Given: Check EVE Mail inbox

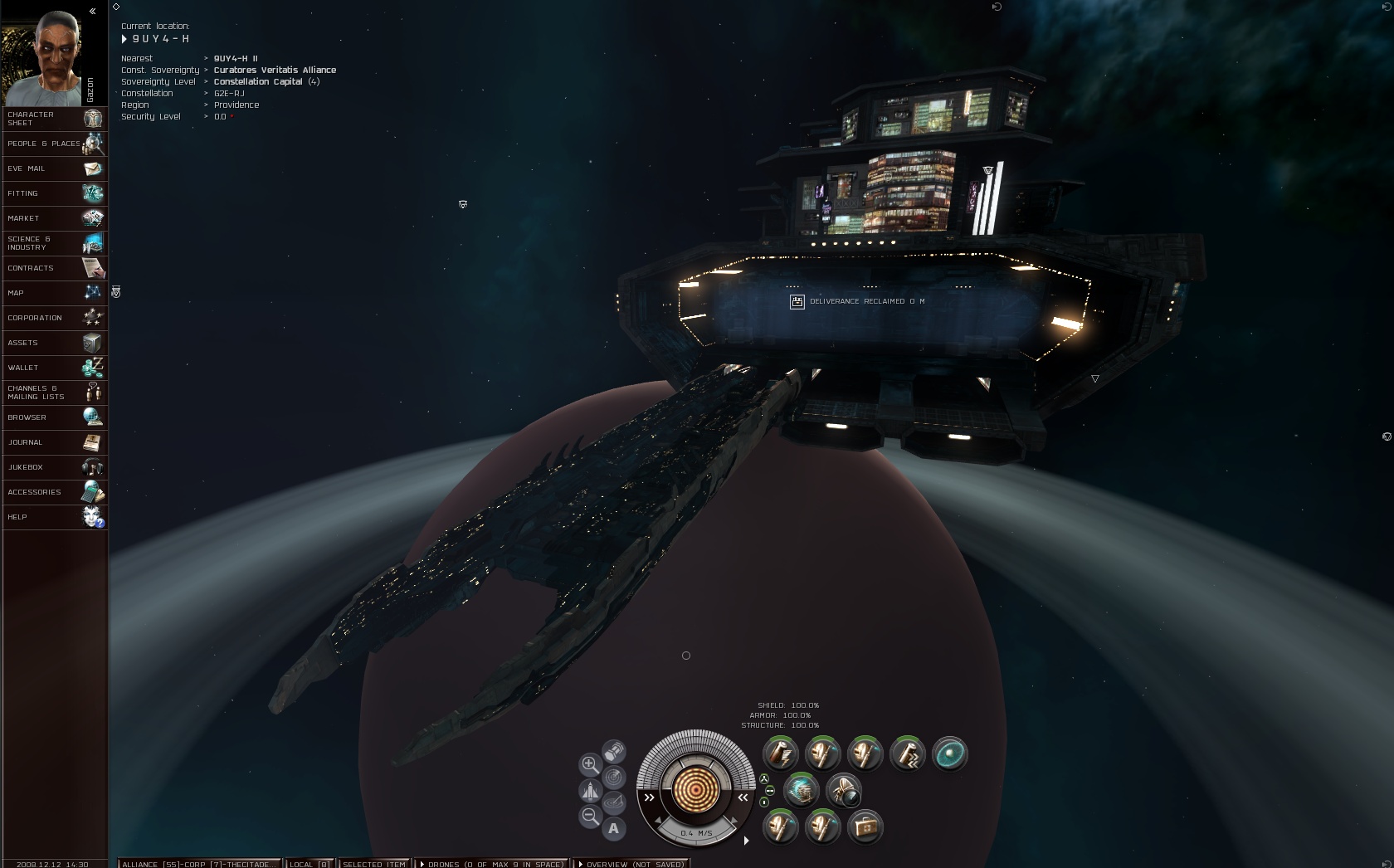Looking at the screenshot, I should (x=55, y=168).
